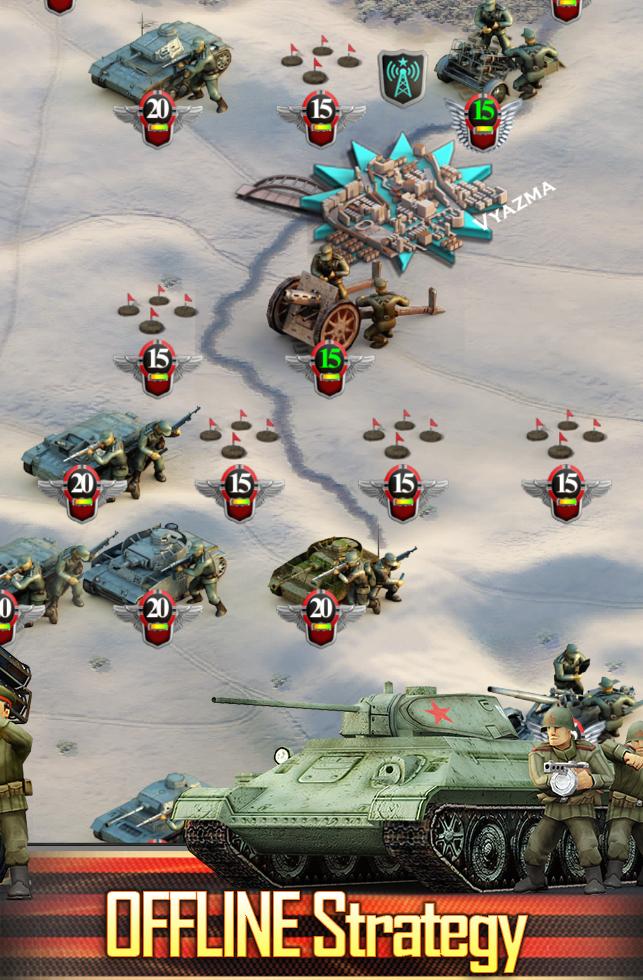Select the Vyazma city marker
This screenshot has height=980, width=643.
pos(402,201)
